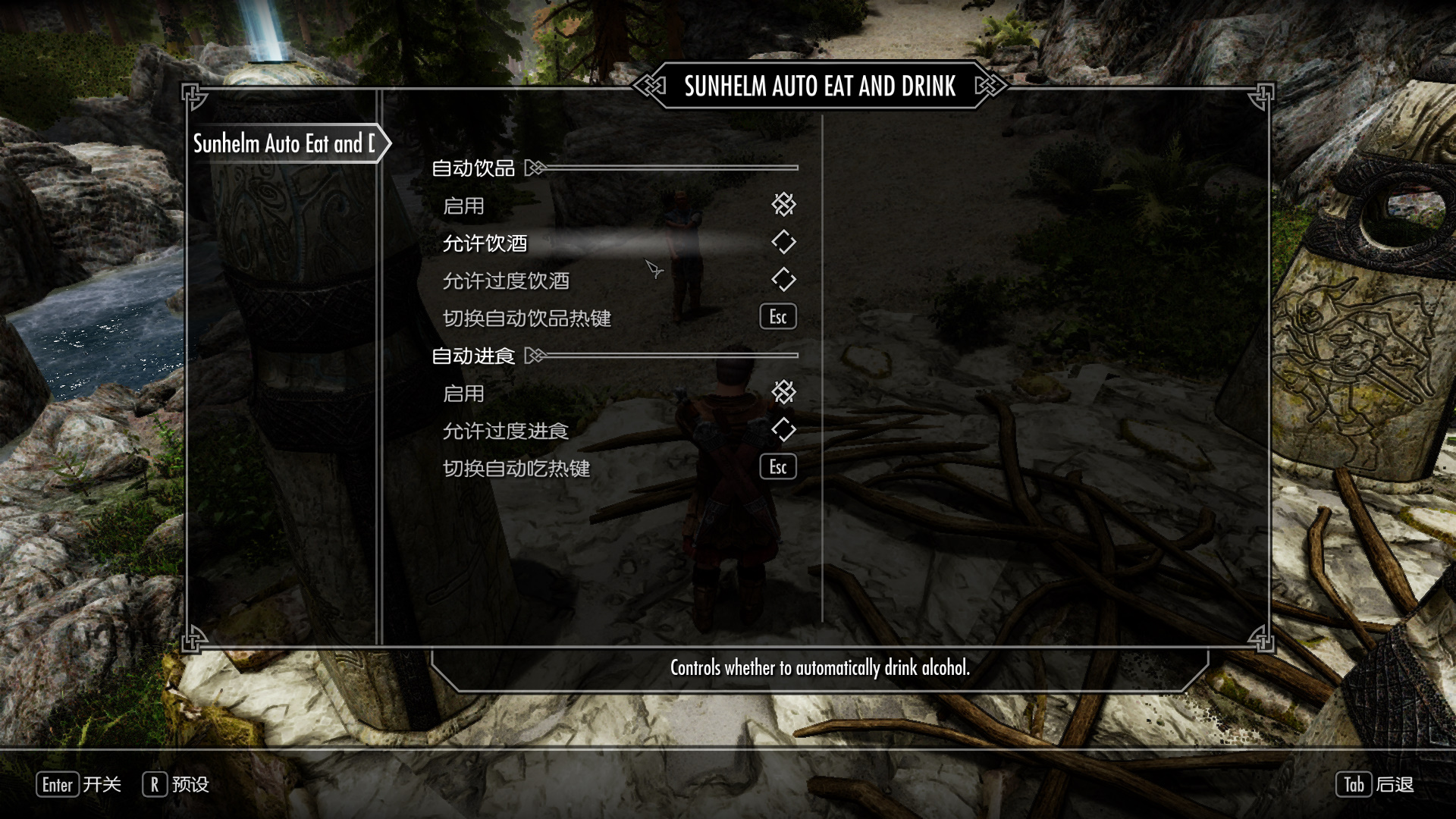Rebind the 切换自动饮品热键 hotkey
Screen dimensions: 1456x819
[778, 317]
